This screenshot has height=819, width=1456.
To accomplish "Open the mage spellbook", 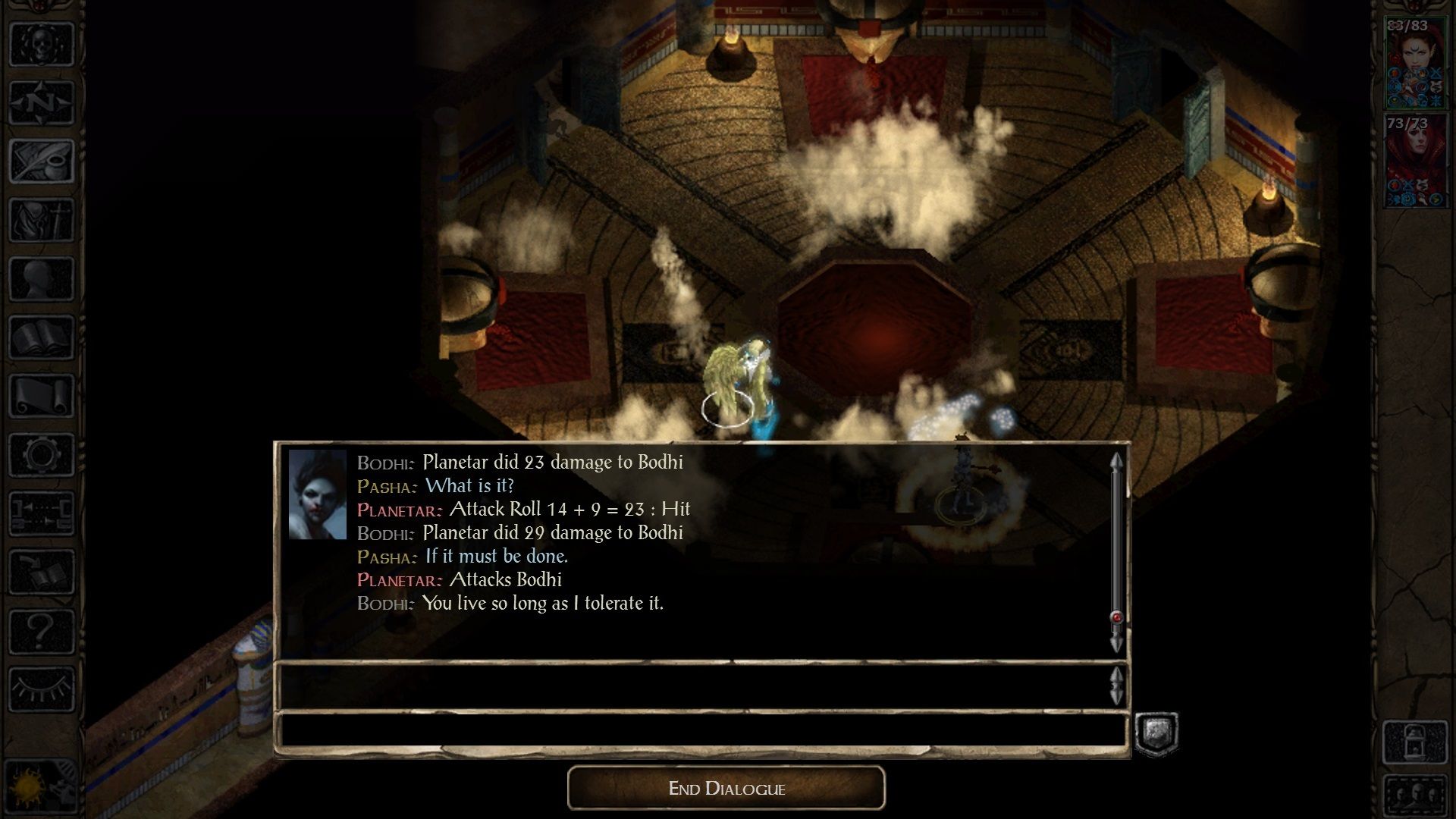I will [42, 337].
